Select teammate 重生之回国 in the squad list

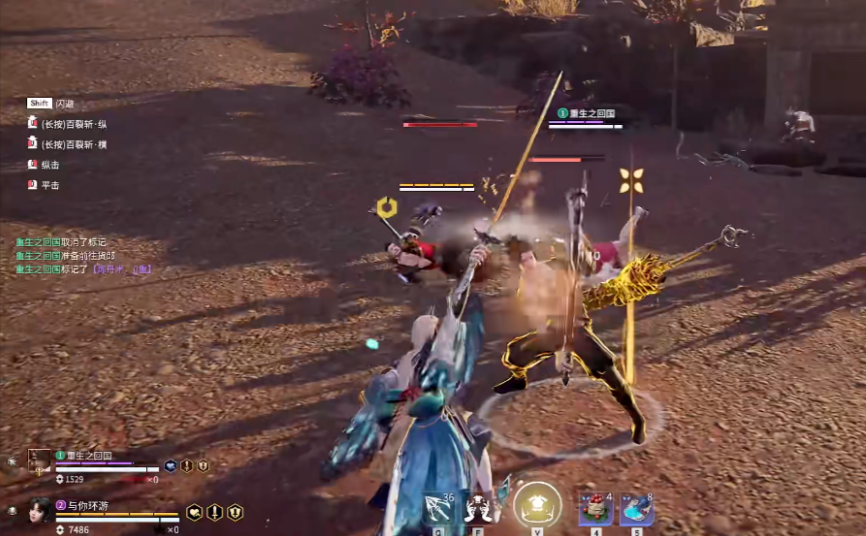pyautogui.click(x=84, y=456)
